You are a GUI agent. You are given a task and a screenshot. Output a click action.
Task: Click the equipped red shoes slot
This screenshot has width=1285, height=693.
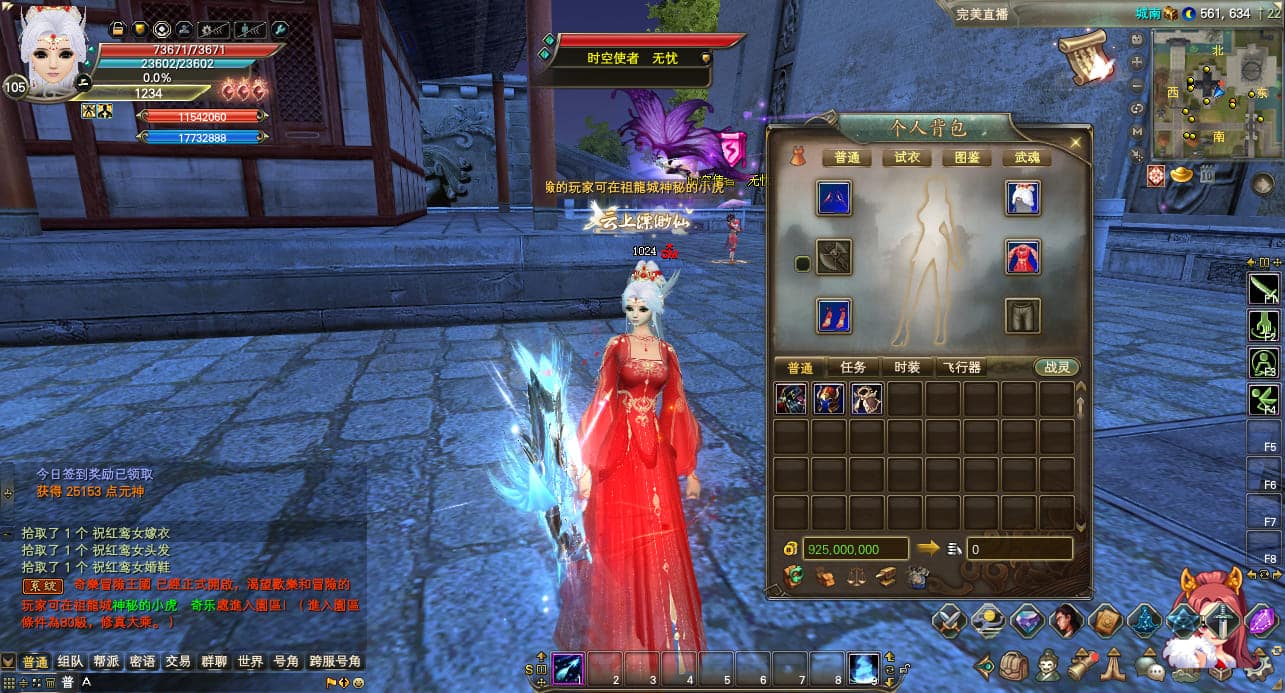click(x=834, y=316)
